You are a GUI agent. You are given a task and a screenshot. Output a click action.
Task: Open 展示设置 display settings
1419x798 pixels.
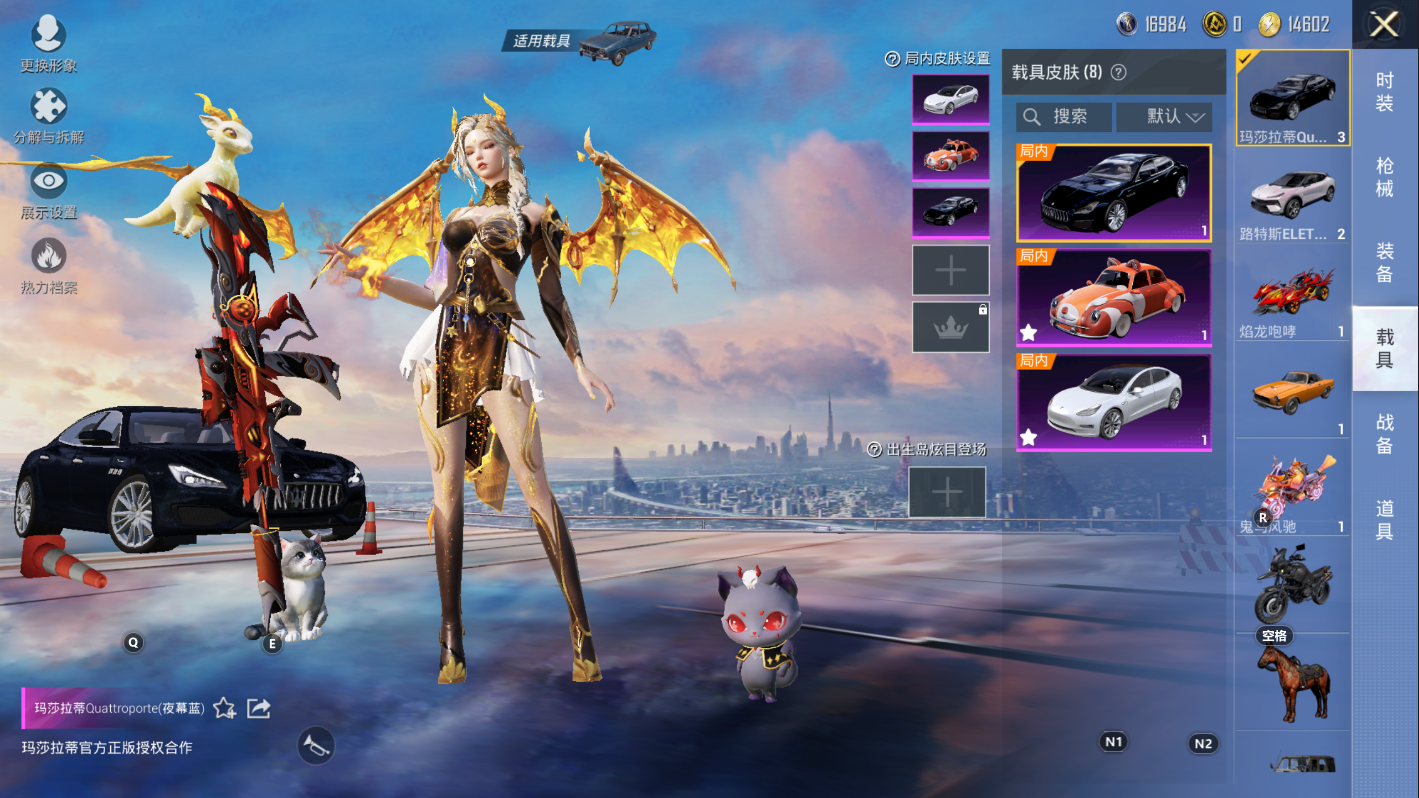click(48, 190)
